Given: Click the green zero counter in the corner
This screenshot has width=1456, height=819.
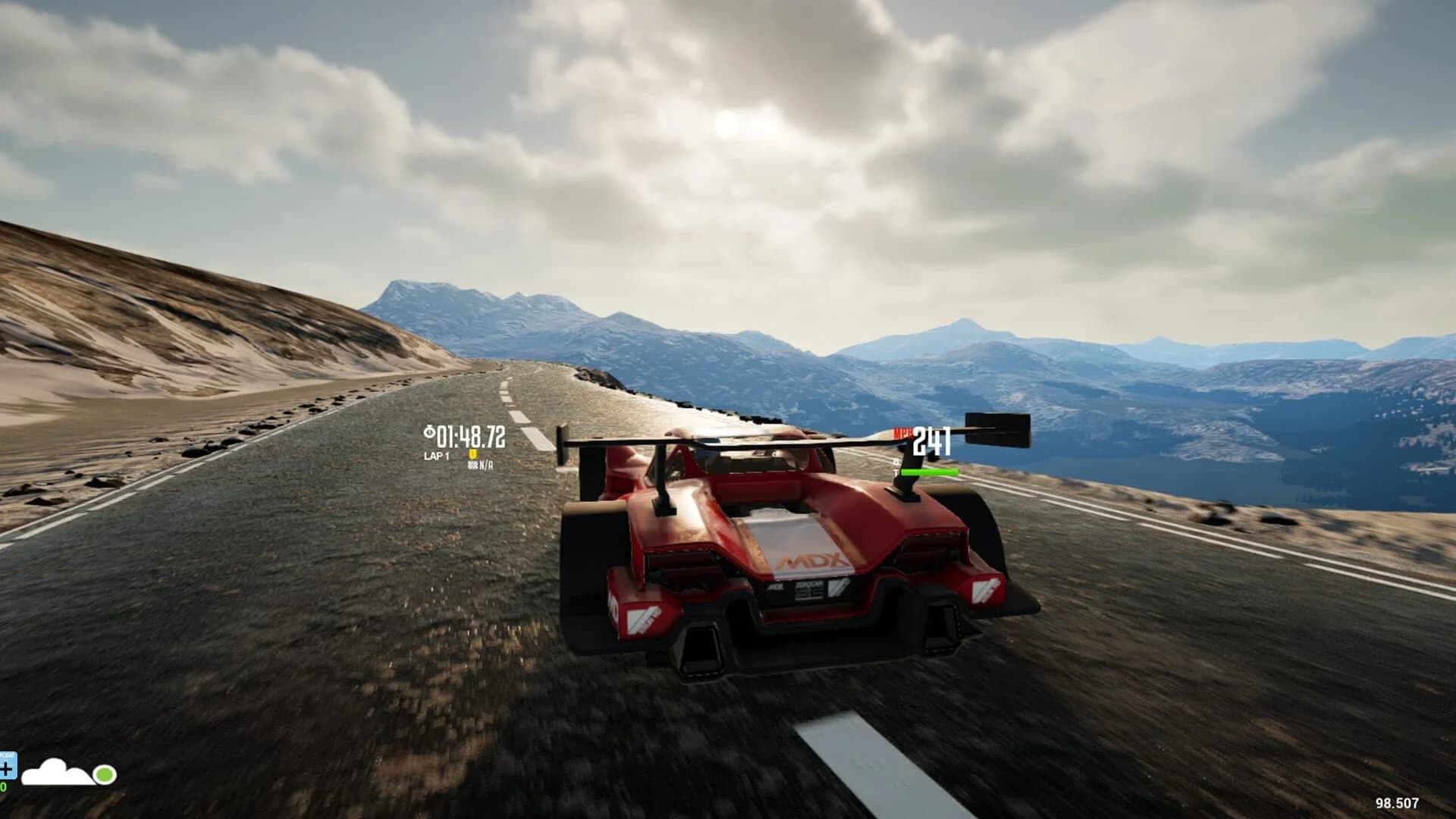Looking at the screenshot, I should 3,786.
